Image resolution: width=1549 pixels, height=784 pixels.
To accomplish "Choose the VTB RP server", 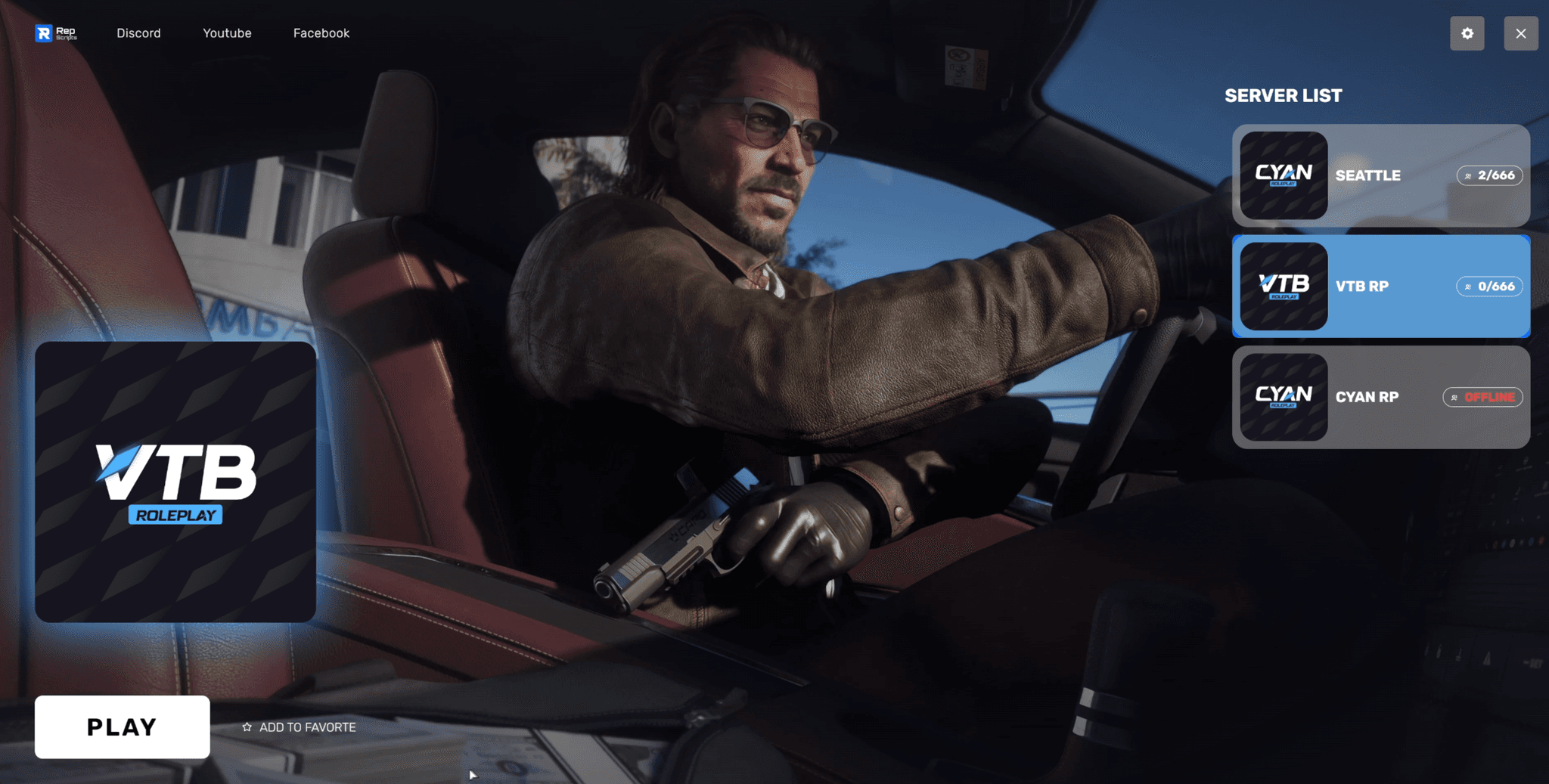I will point(1380,287).
